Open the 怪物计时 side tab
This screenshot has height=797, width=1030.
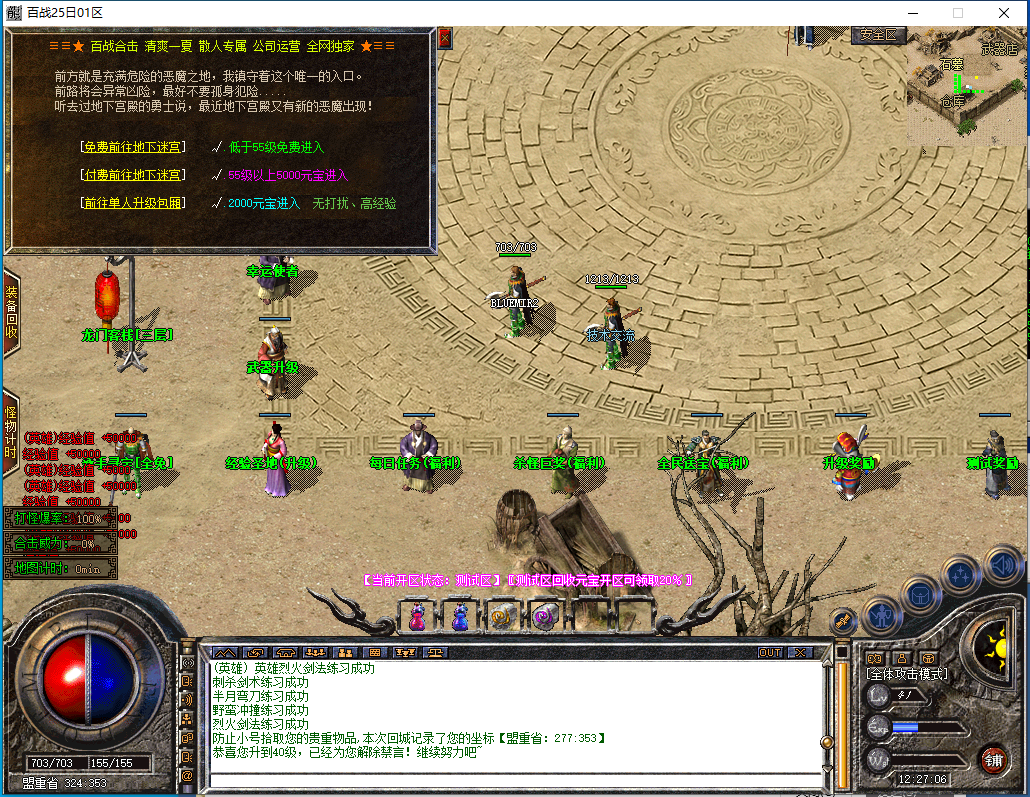point(11,432)
